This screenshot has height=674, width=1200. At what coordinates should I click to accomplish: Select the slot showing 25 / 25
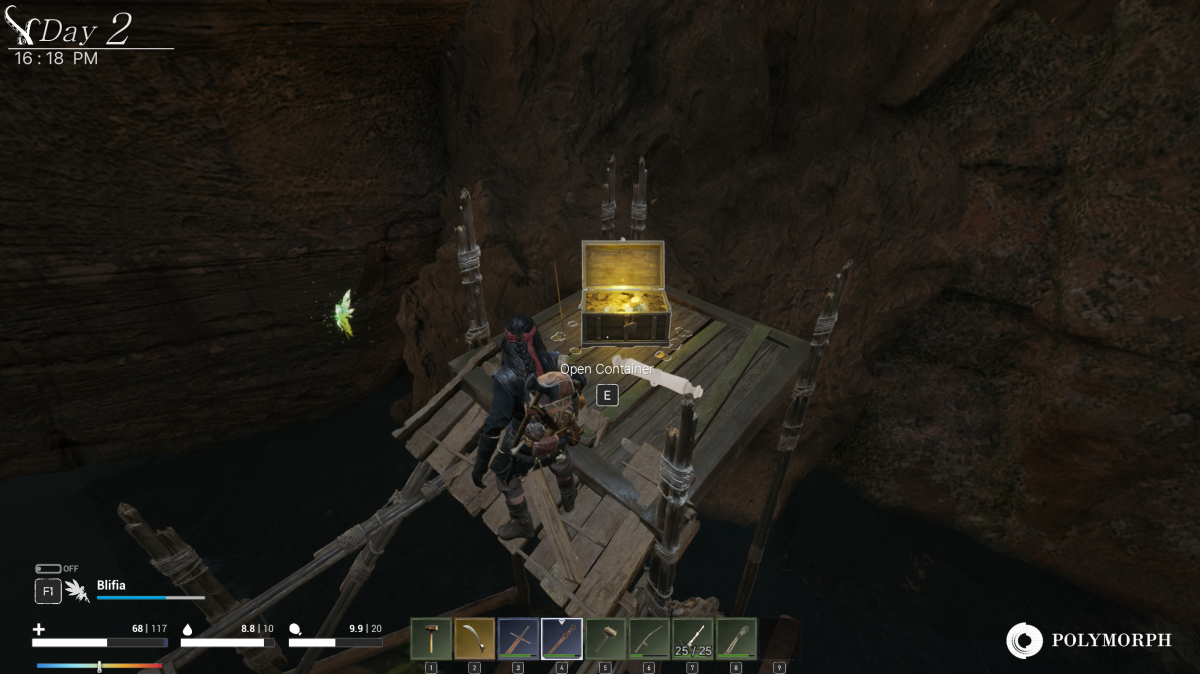click(x=692, y=639)
